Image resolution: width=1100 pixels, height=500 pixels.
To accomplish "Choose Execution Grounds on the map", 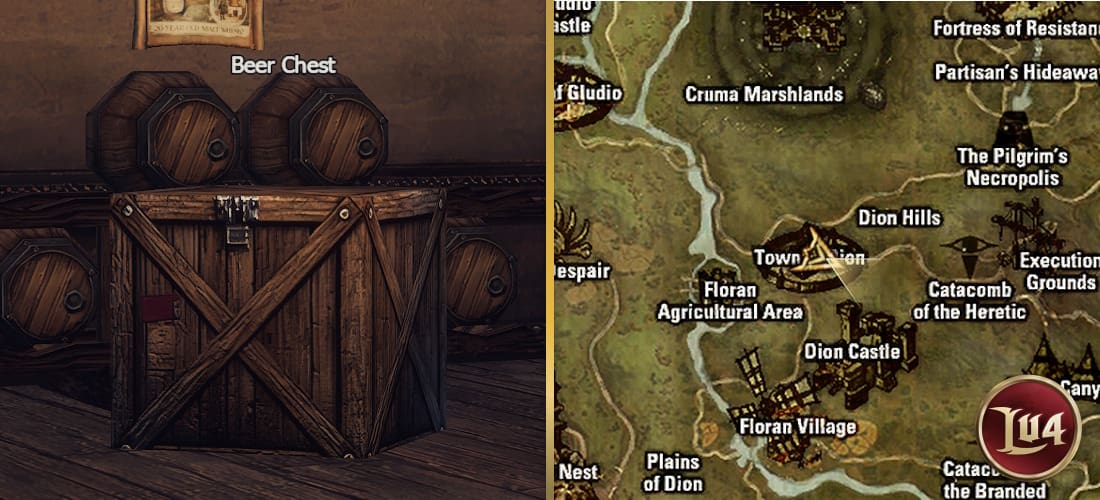I will pyautogui.click(x=1059, y=271).
